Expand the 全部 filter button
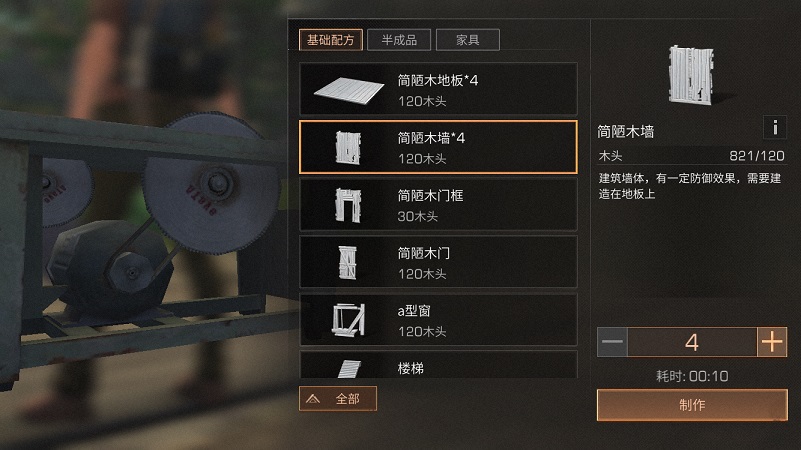Screen dimensions: 801x450 coord(338,399)
